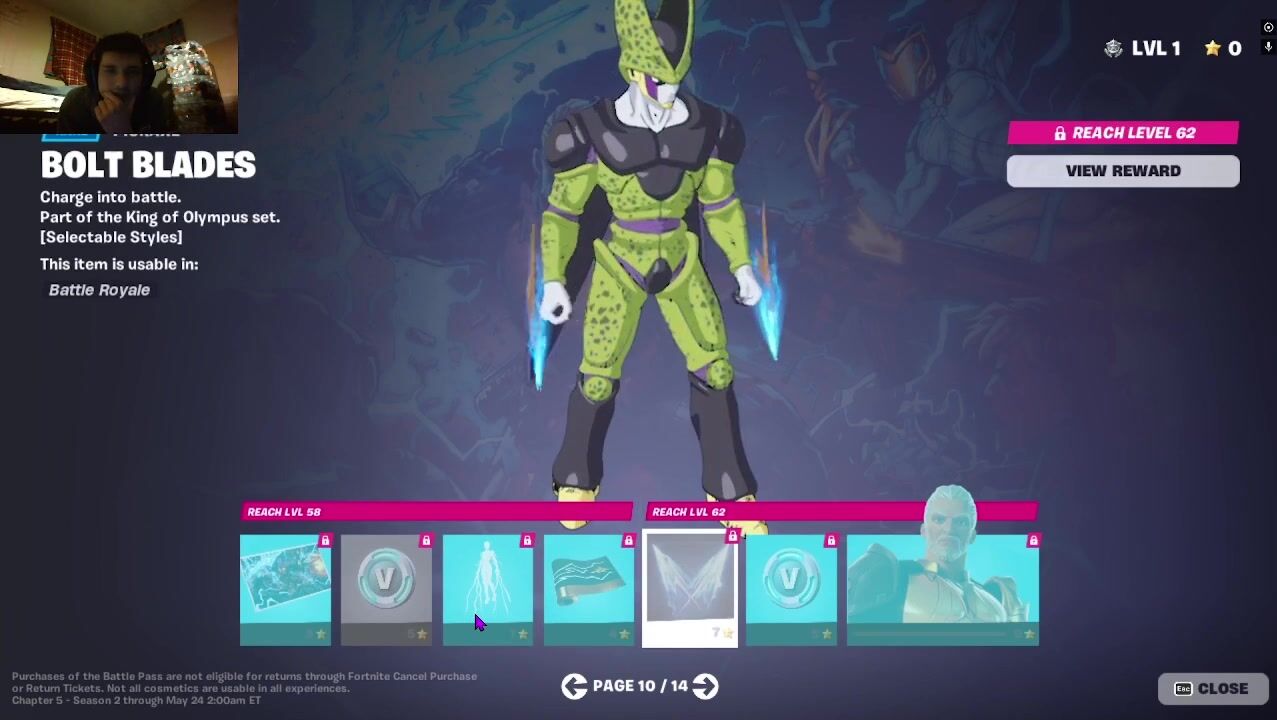Select the cyan V-Bucks reward tile

(791, 589)
